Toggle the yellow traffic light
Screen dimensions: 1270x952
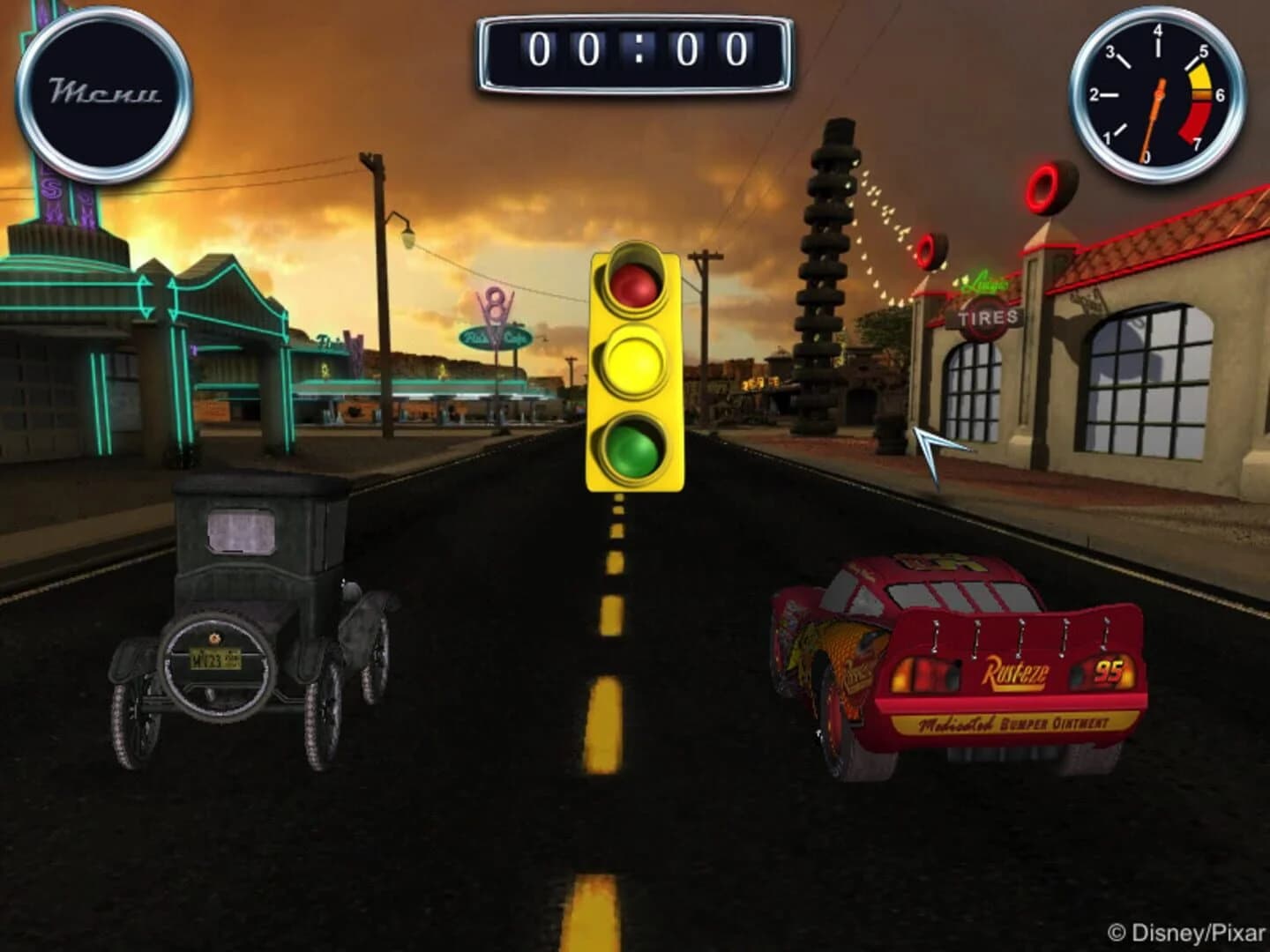click(x=633, y=360)
